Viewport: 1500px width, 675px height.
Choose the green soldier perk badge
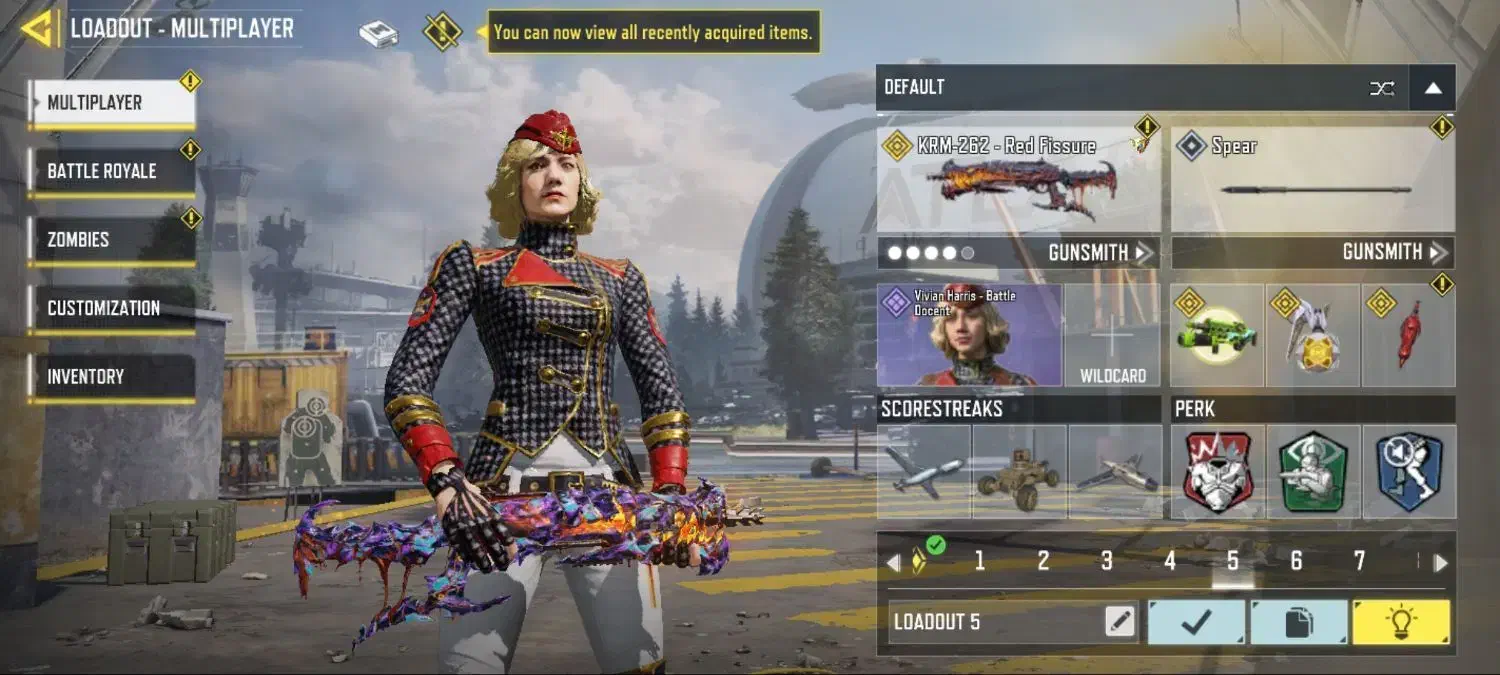coord(1313,472)
